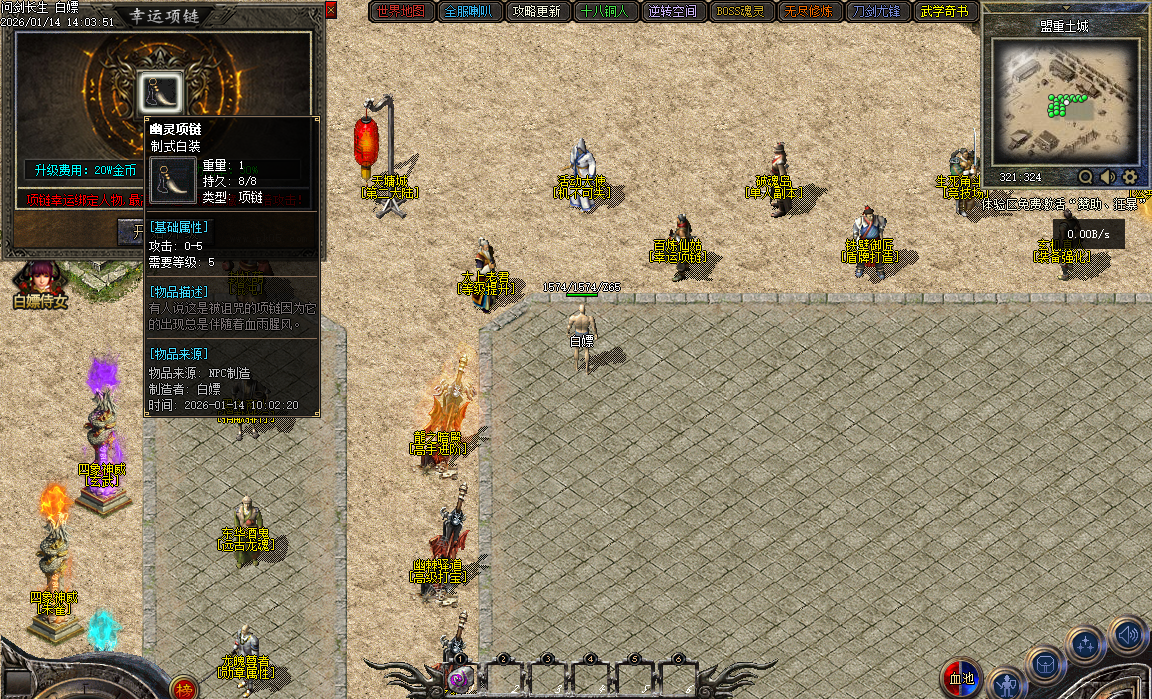The image size is (1152, 699).
Task: Open the 世界地图 world map menu
Action: (401, 12)
